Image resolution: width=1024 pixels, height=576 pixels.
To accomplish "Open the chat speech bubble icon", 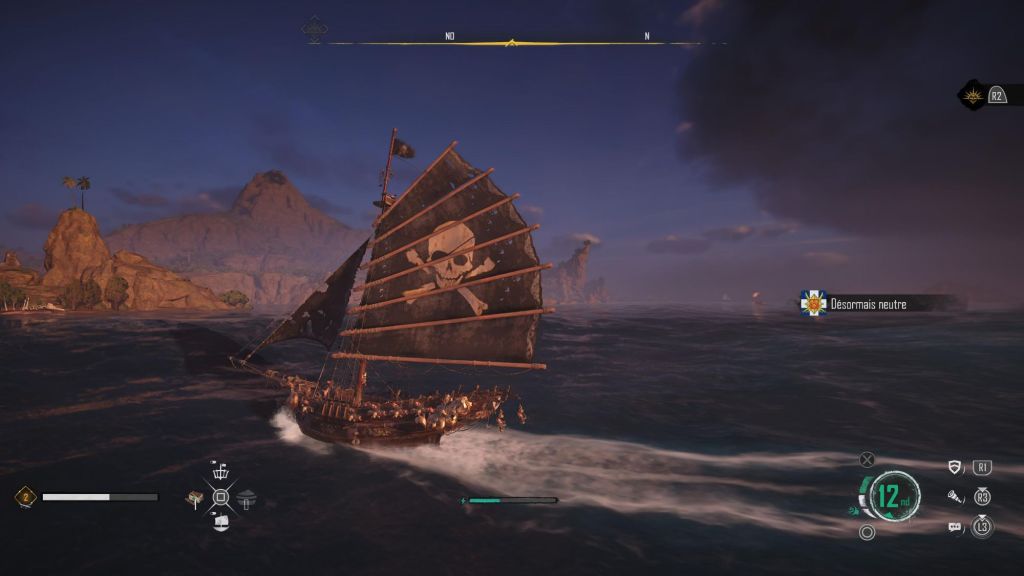I will (955, 526).
